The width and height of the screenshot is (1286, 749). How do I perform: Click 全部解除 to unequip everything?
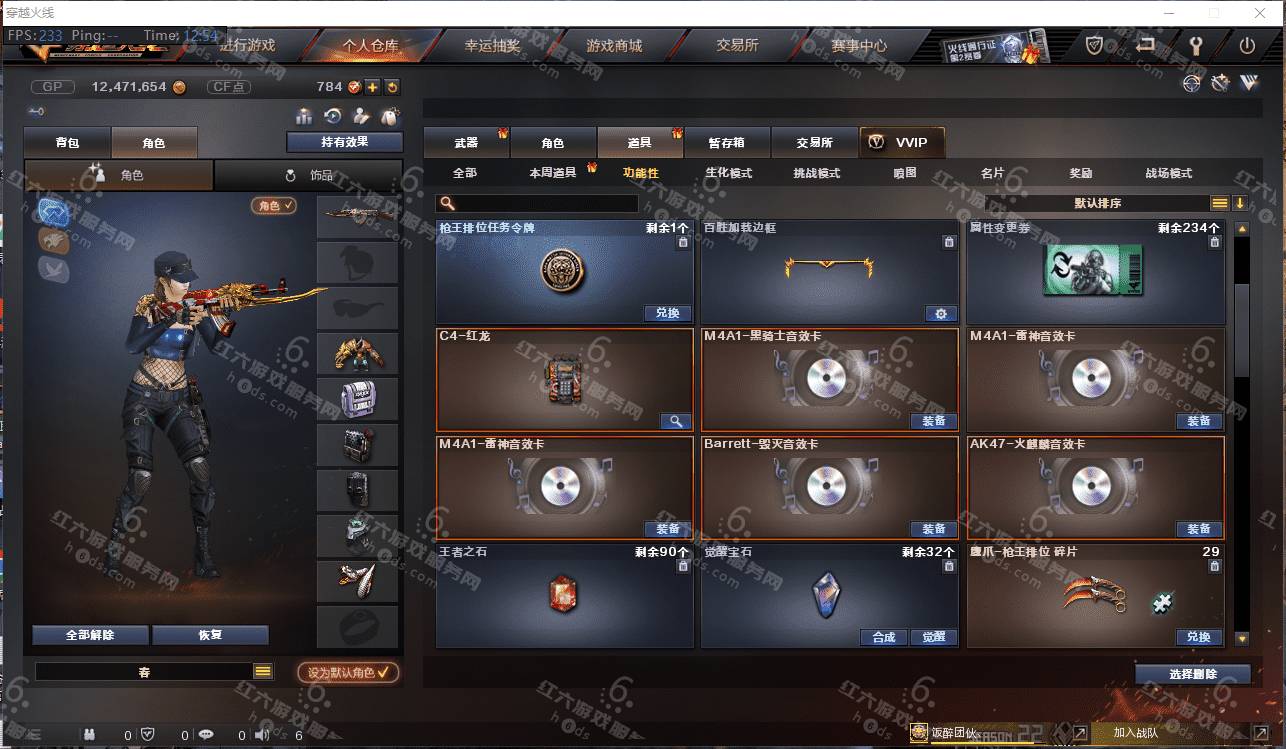(90, 635)
